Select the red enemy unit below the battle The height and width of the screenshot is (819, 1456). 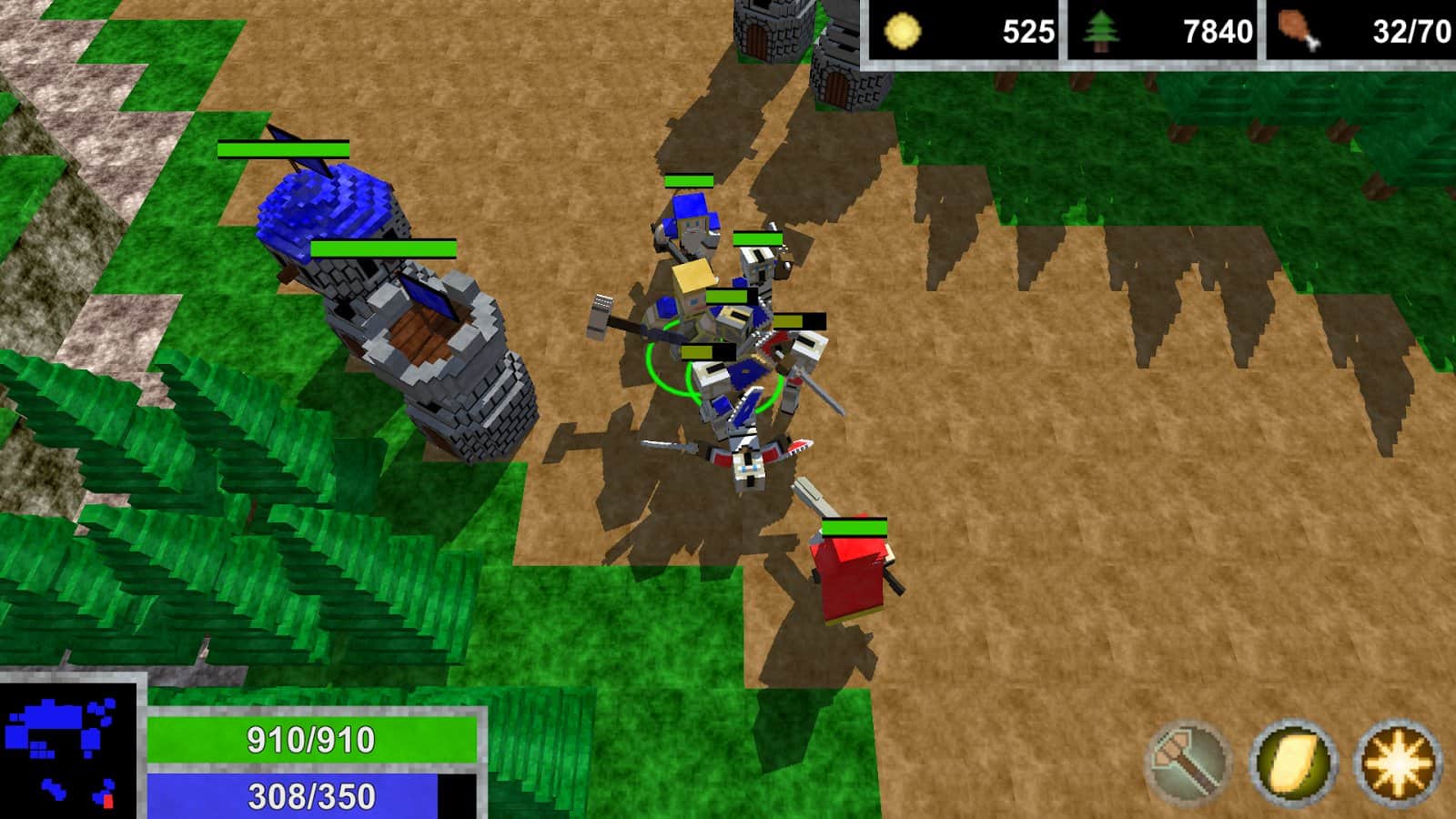click(854, 578)
